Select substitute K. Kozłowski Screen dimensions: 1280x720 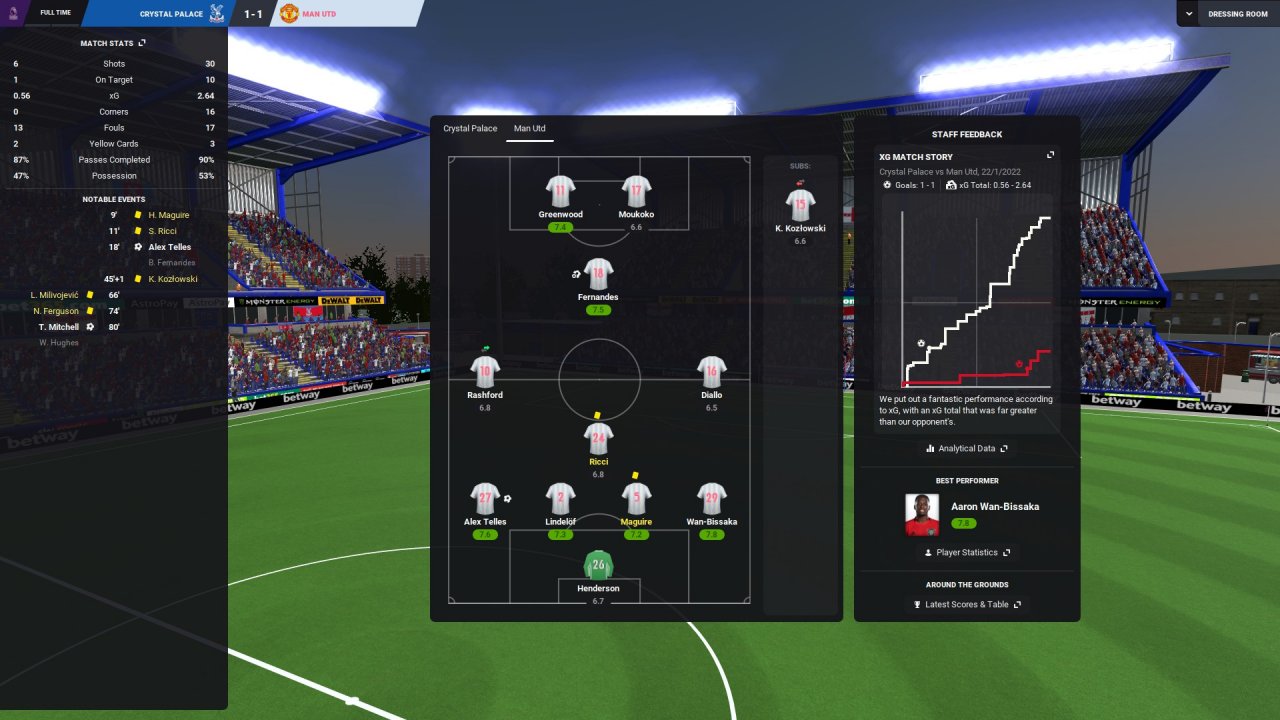click(x=799, y=205)
